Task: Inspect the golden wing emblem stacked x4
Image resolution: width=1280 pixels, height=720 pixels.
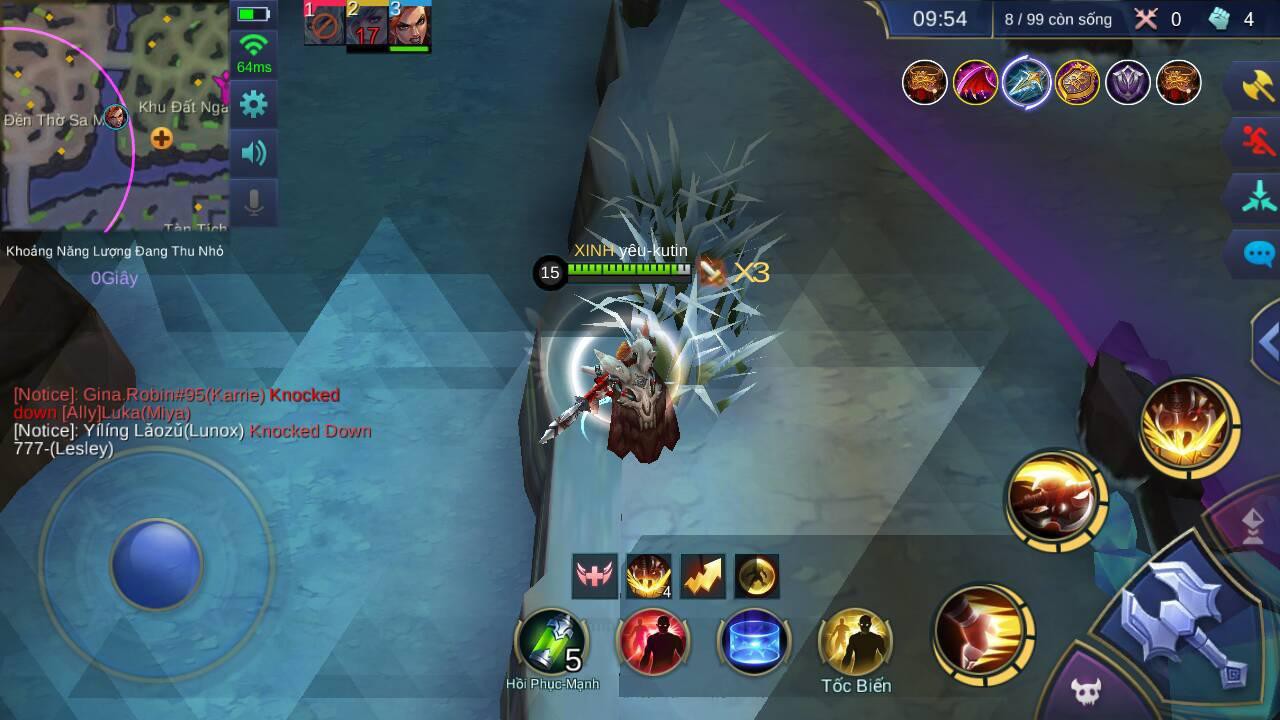Action: (x=648, y=576)
